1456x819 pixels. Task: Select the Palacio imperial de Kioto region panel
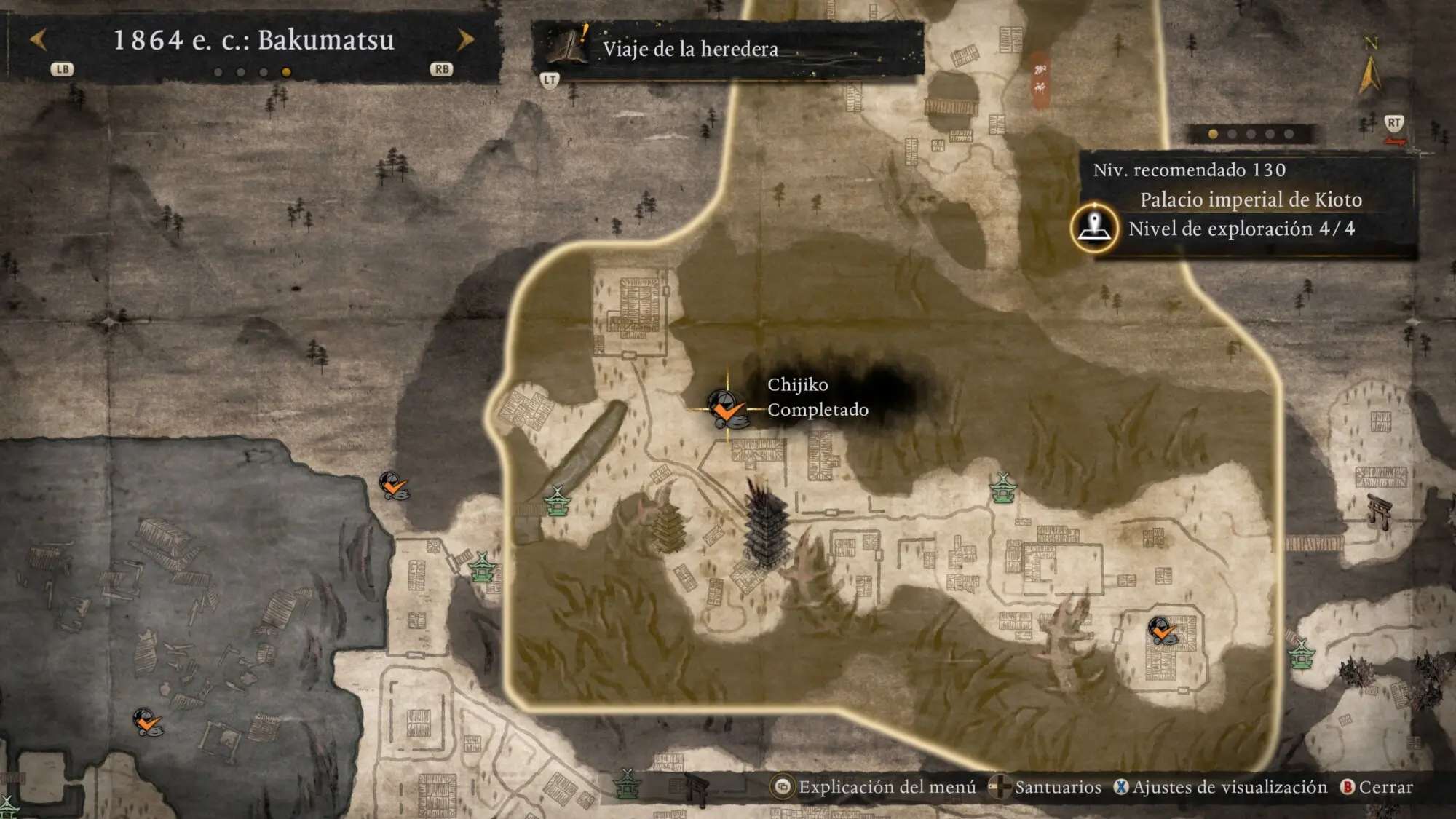pos(1250,199)
